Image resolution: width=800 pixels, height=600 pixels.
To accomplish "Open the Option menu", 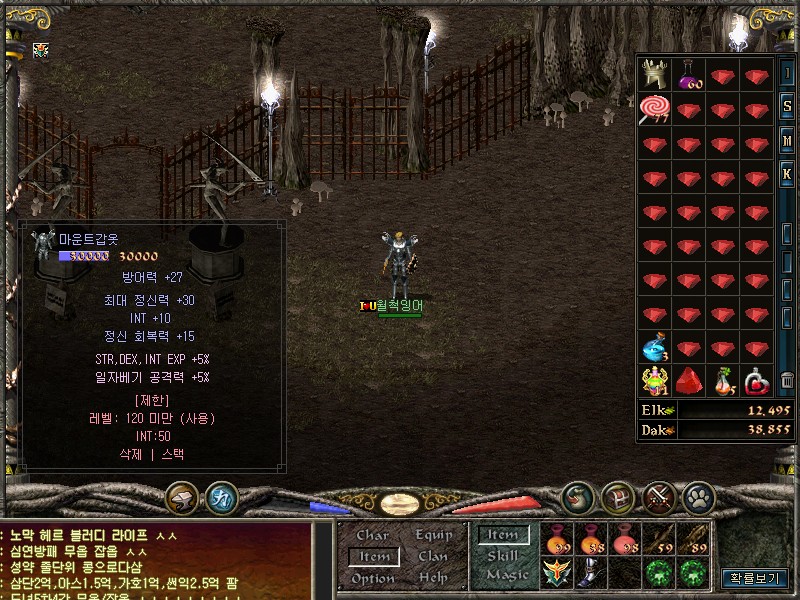I will click(x=373, y=578).
